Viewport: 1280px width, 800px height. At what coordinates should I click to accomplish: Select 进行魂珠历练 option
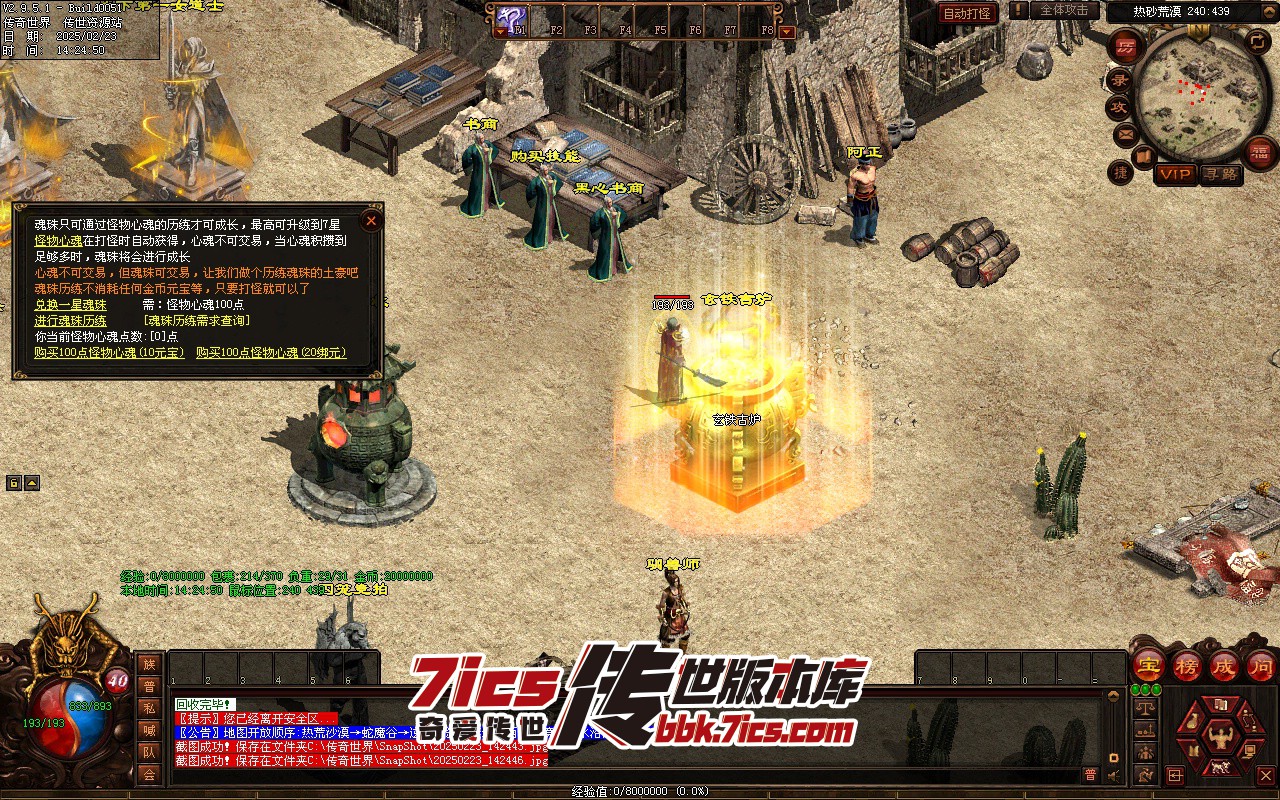click(70, 320)
